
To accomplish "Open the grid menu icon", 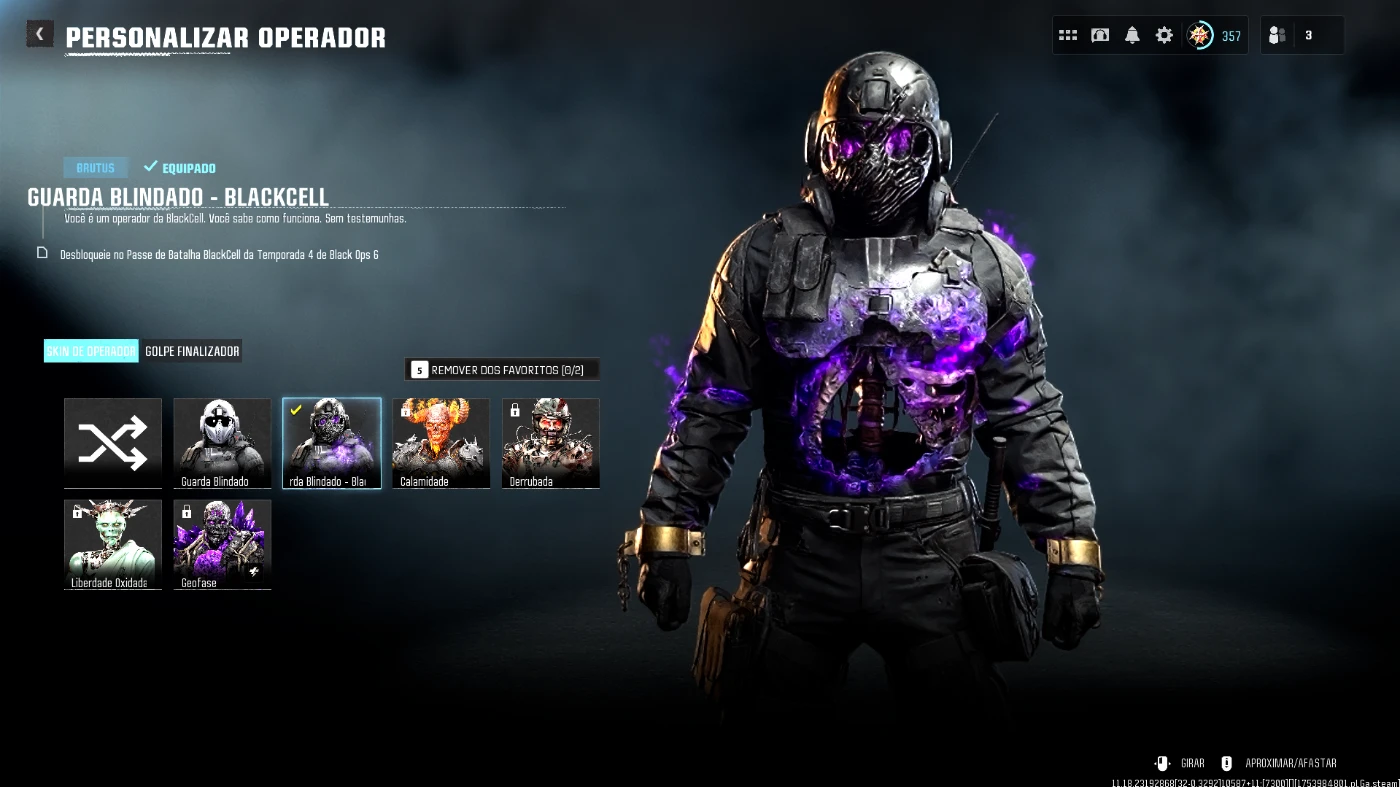I will pyautogui.click(x=1068, y=35).
